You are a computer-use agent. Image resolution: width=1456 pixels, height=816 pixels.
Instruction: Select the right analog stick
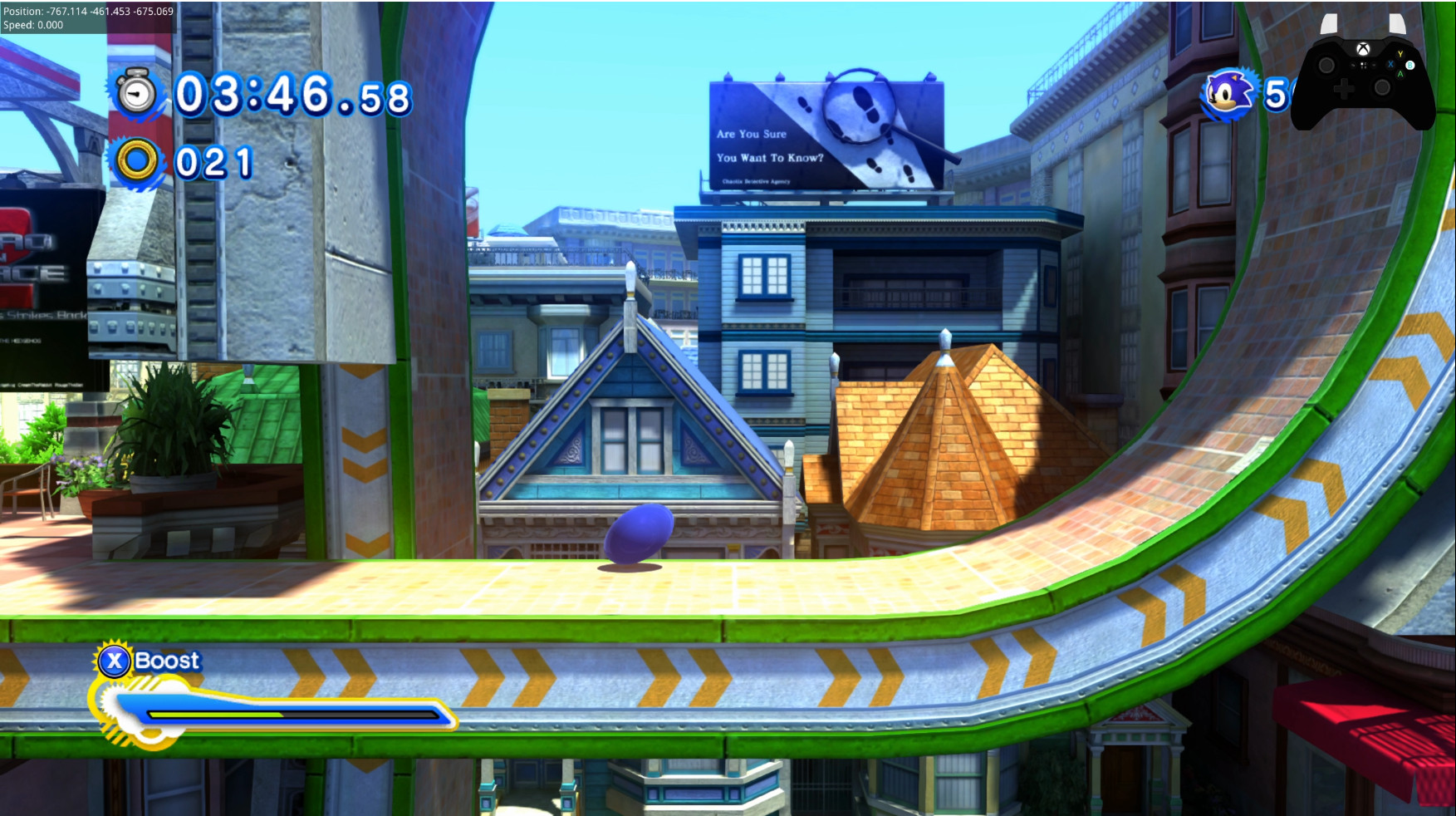click(1383, 86)
